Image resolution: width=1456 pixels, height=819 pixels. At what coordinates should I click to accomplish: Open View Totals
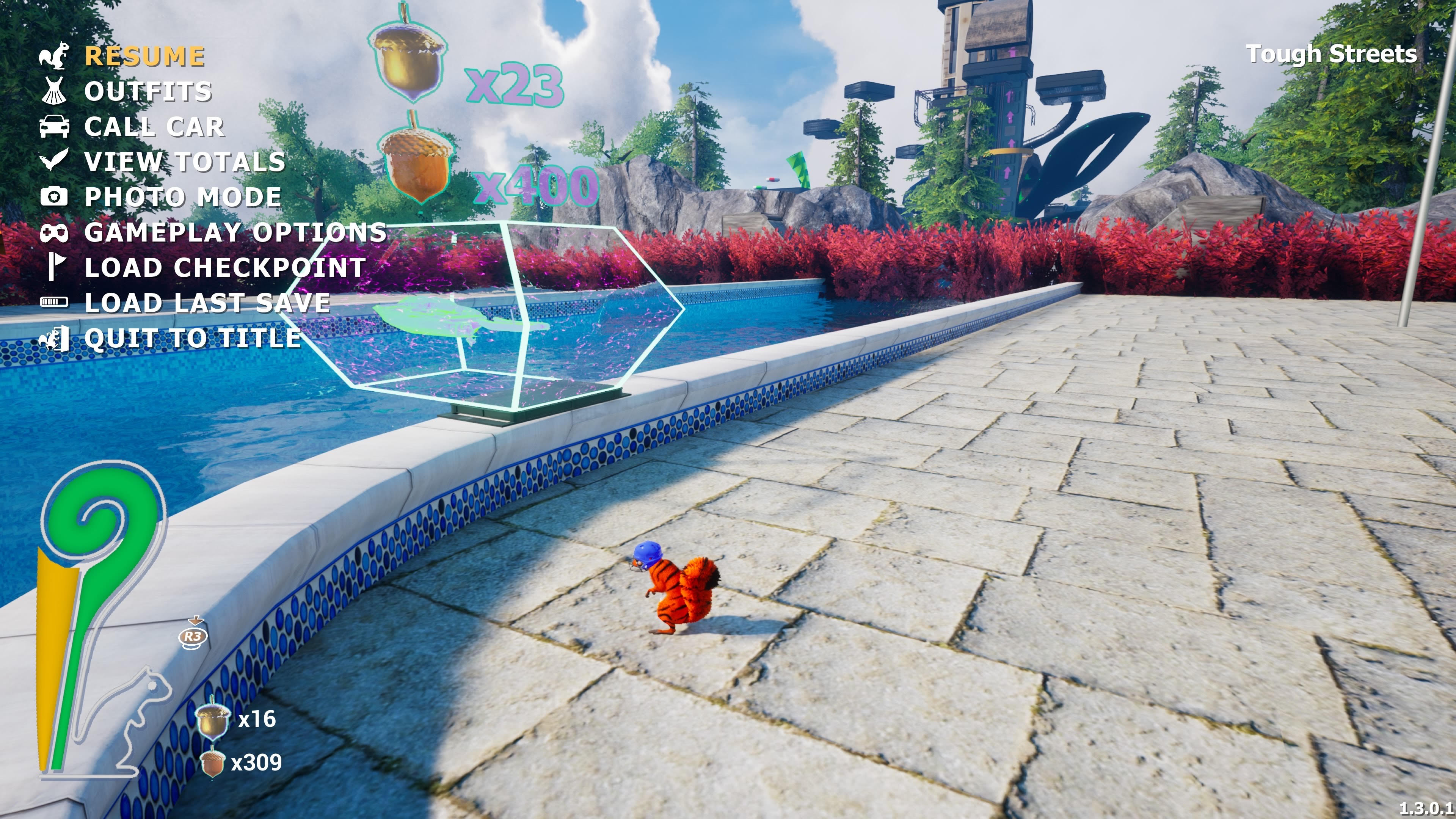pyautogui.click(x=185, y=162)
